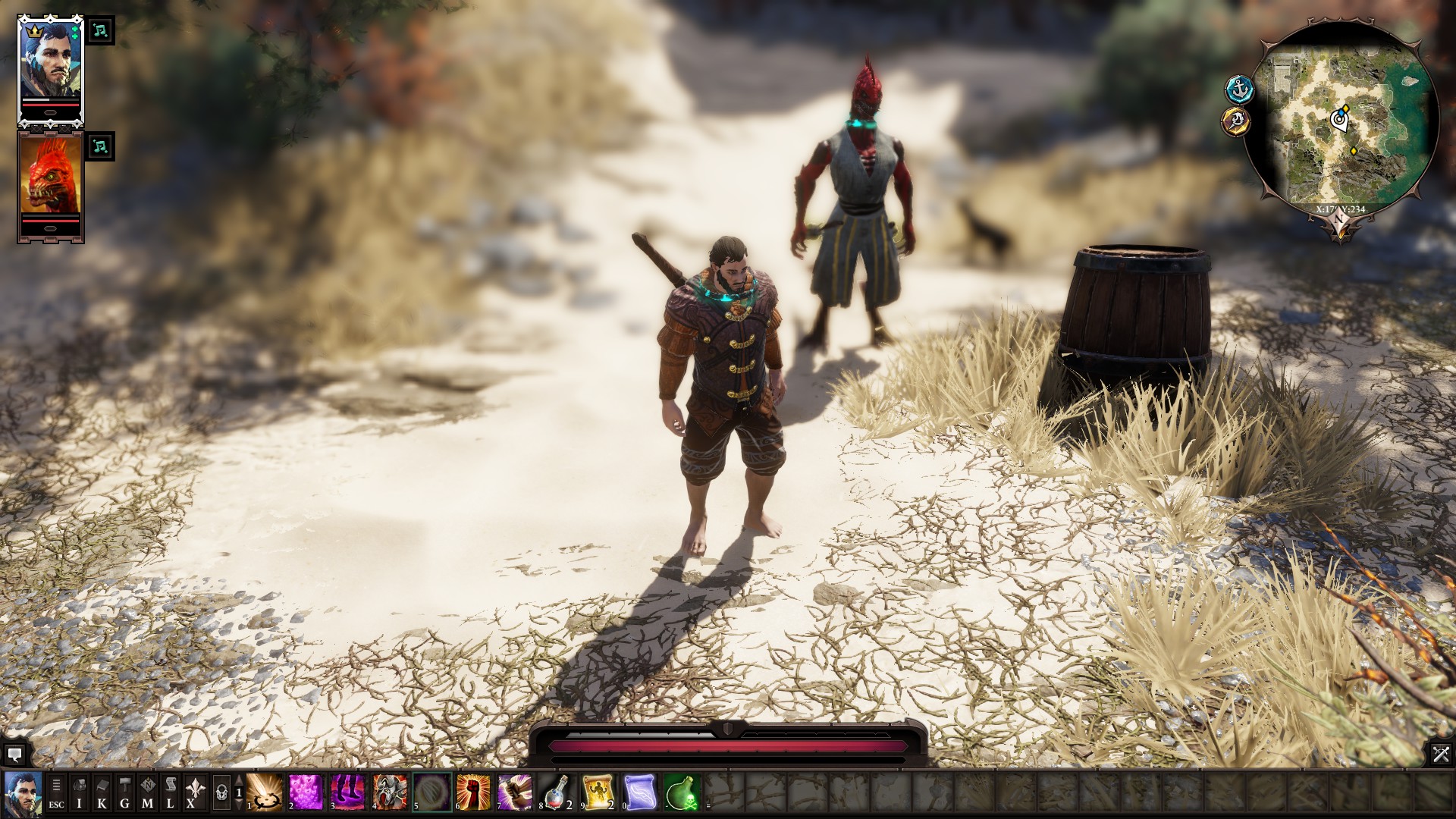This screenshot has width=1456, height=819.
Task: Use the red fist skill in slot 6
Action: coord(473,792)
